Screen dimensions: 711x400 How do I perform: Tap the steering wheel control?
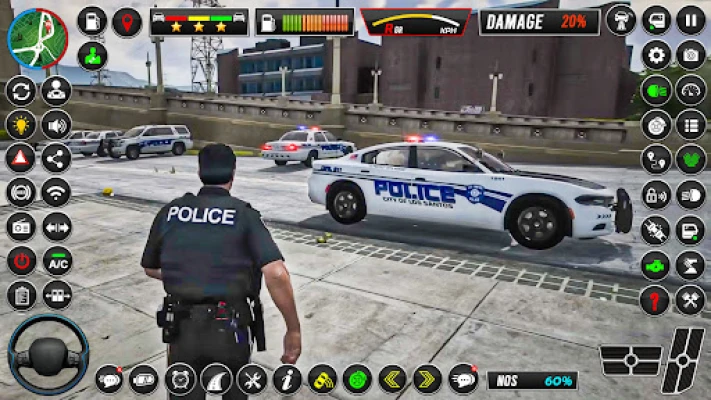point(48,357)
